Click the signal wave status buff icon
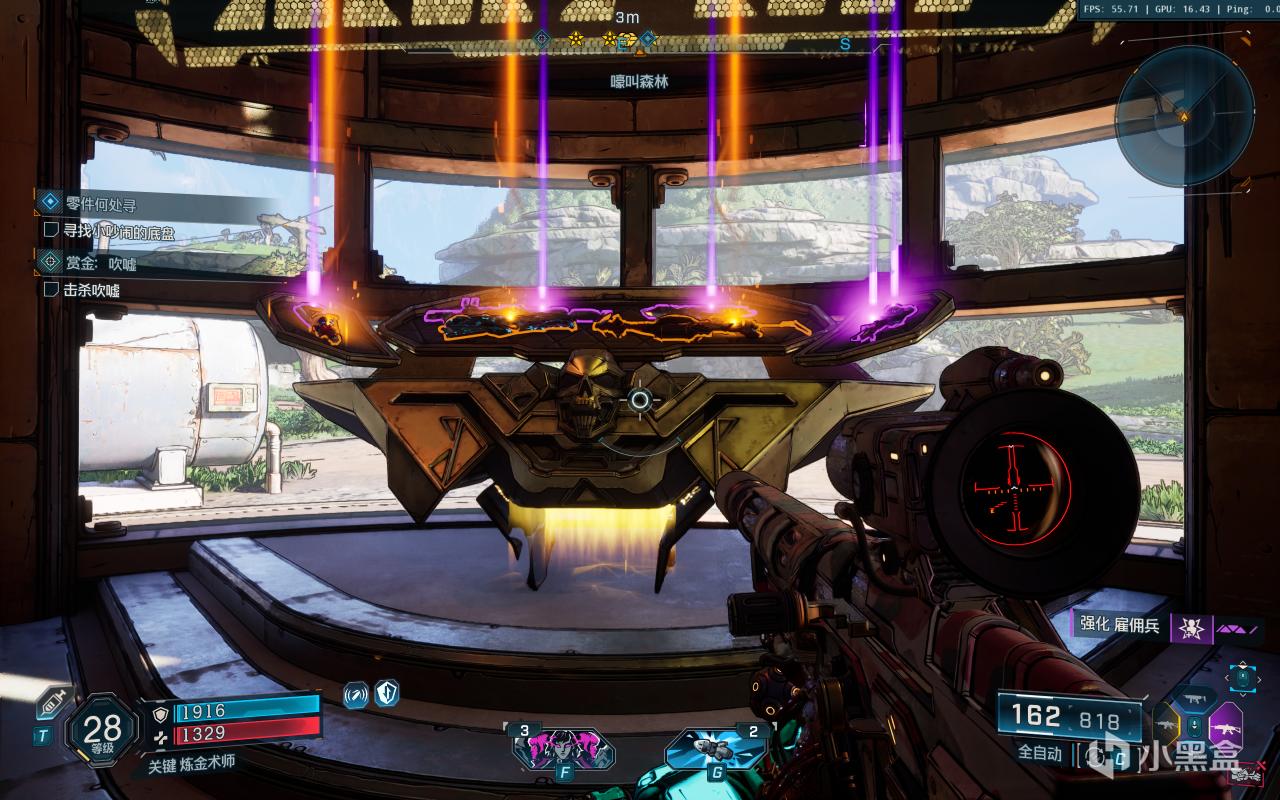The width and height of the screenshot is (1280, 800). tap(356, 693)
